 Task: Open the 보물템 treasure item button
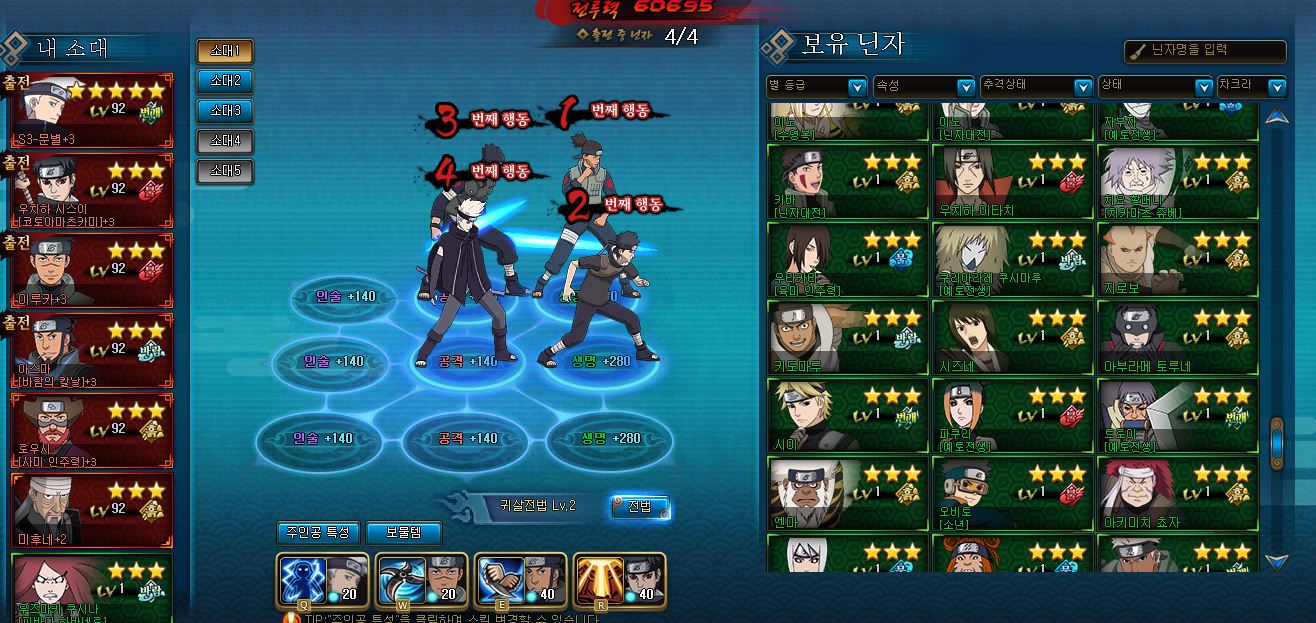(x=403, y=533)
